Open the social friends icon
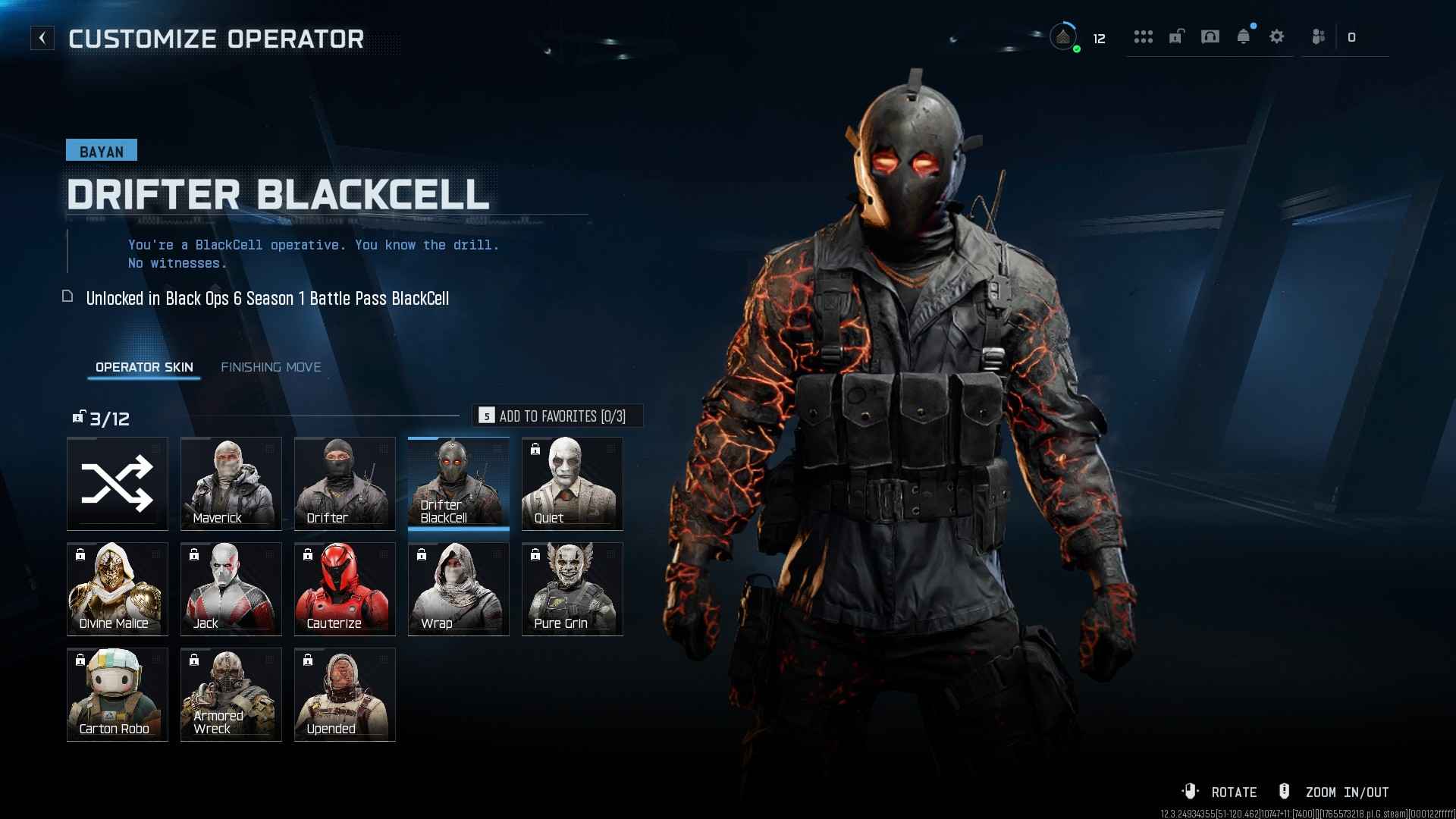Screen dimensions: 1456x819 (x=1317, y=36)
